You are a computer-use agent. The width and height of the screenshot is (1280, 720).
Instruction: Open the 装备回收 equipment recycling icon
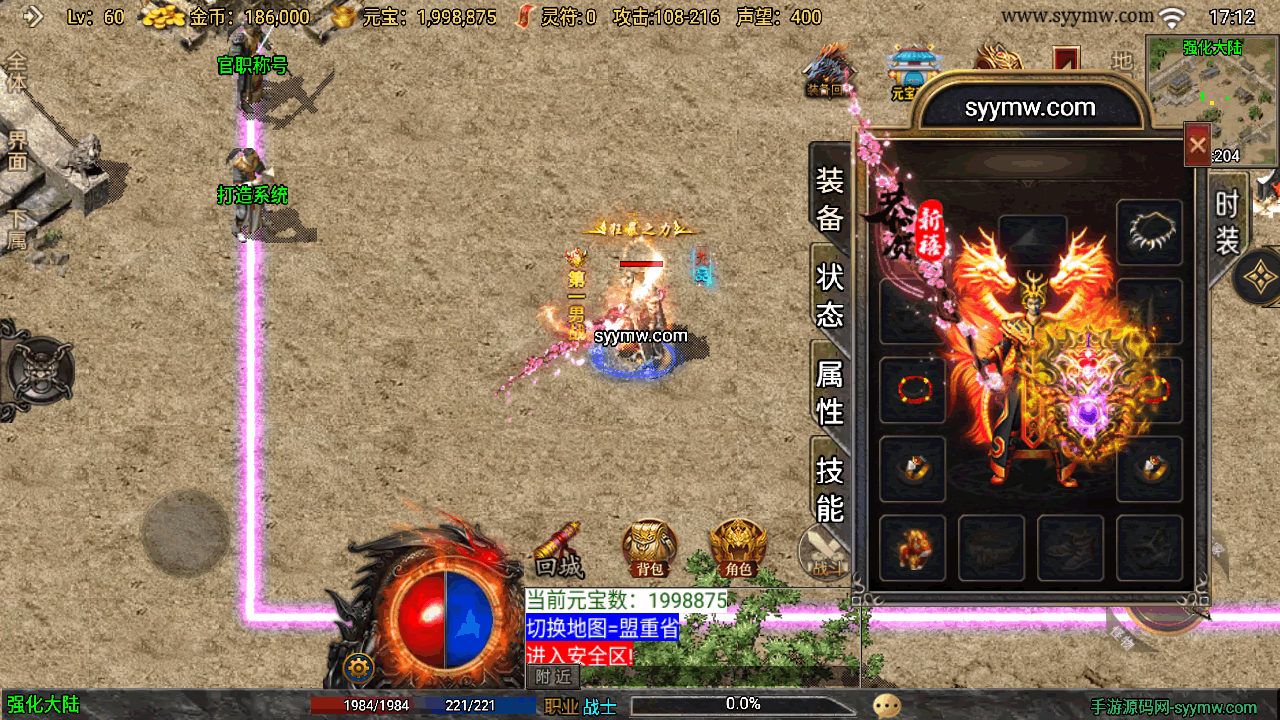(x=828, y=72)
